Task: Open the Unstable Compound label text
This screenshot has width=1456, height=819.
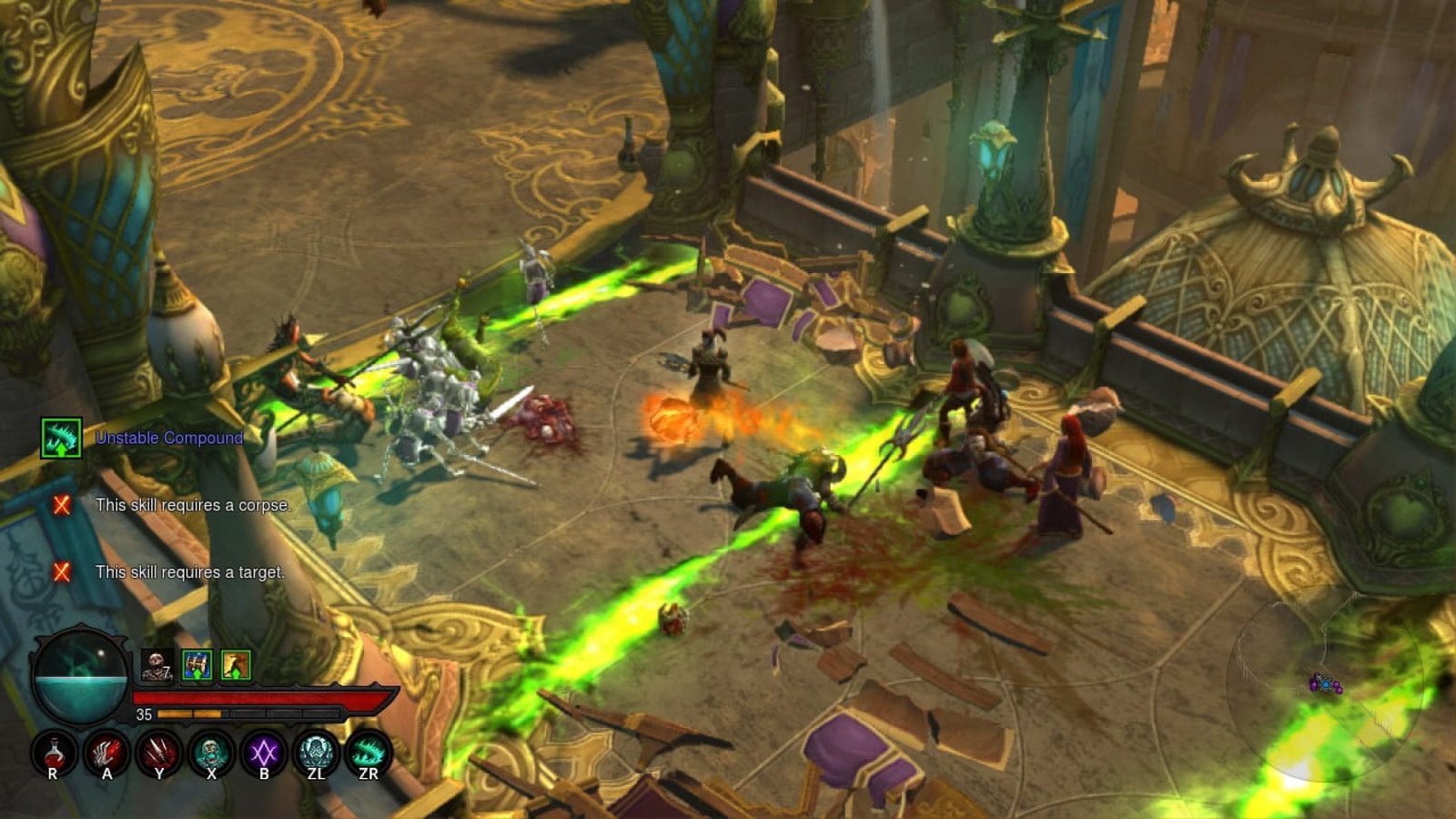Action: tap(167, 437)
